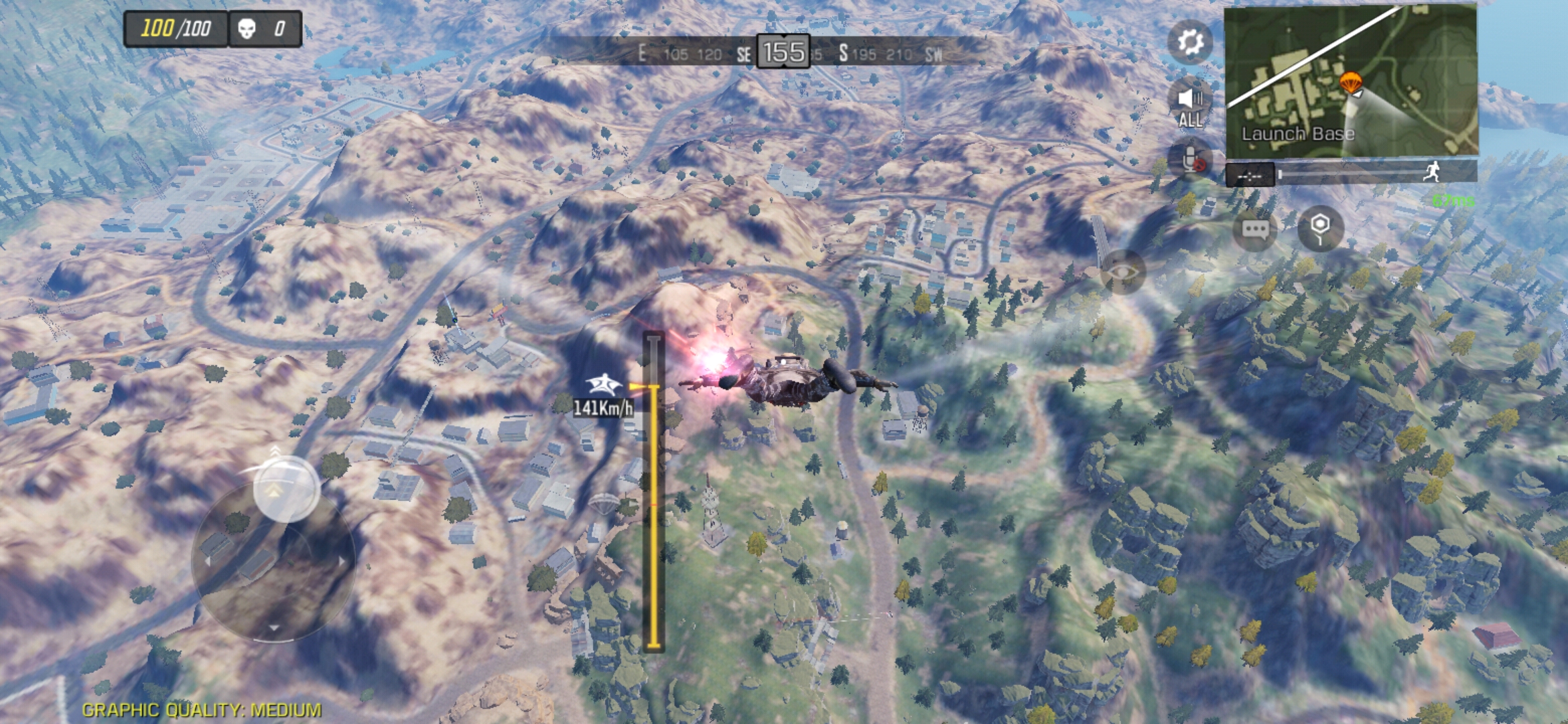Screen dimensions: 1568x724
Task: Tap the eye free-look button
Action: click(1123, 271)
